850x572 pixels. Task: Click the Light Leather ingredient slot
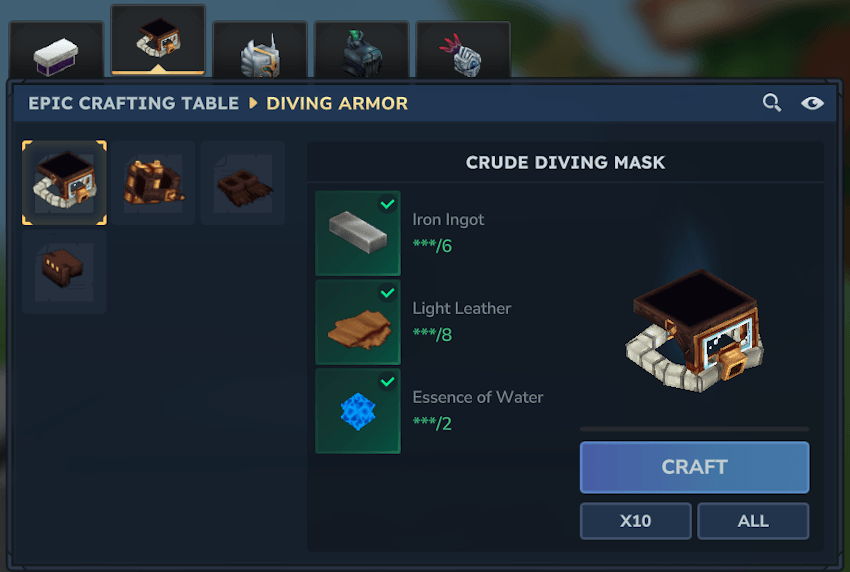click(x=358, y=322)
